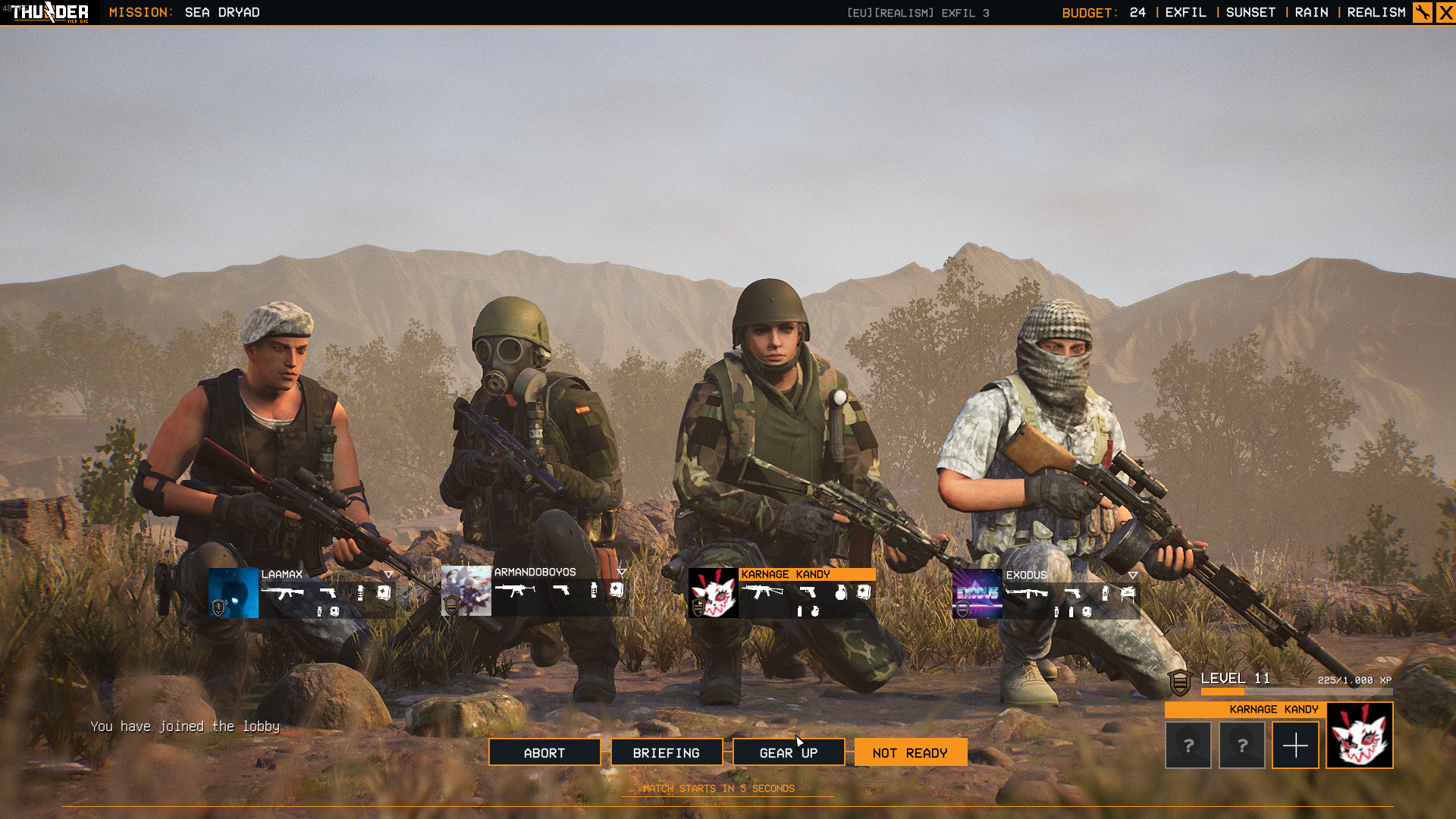Screen dimensions: 1456x819
Task: Expand the EXODUS player dropdown arrow
Action: [1132, 575]
